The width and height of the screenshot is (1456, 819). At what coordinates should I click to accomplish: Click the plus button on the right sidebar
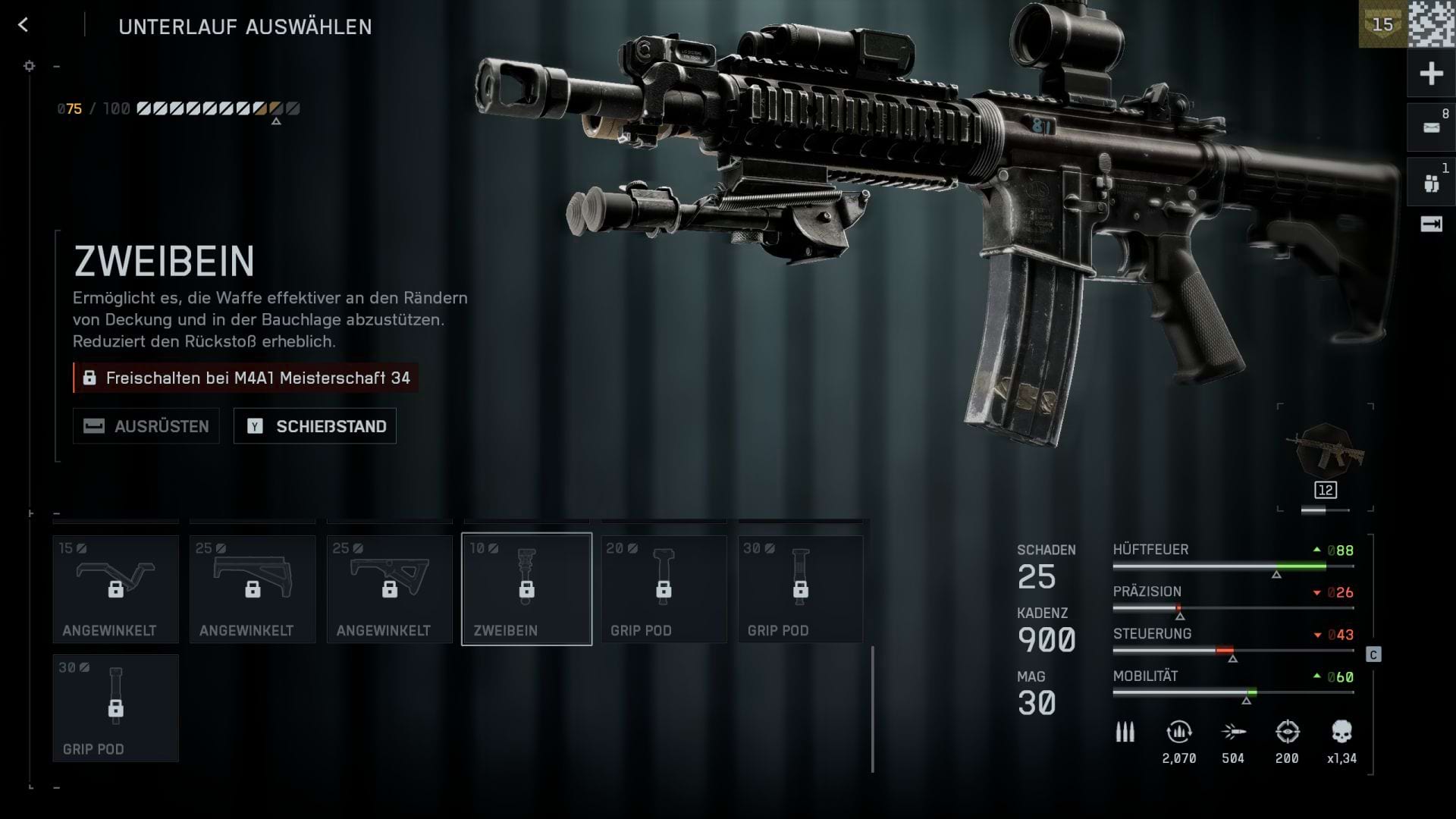coord(1431,74)
